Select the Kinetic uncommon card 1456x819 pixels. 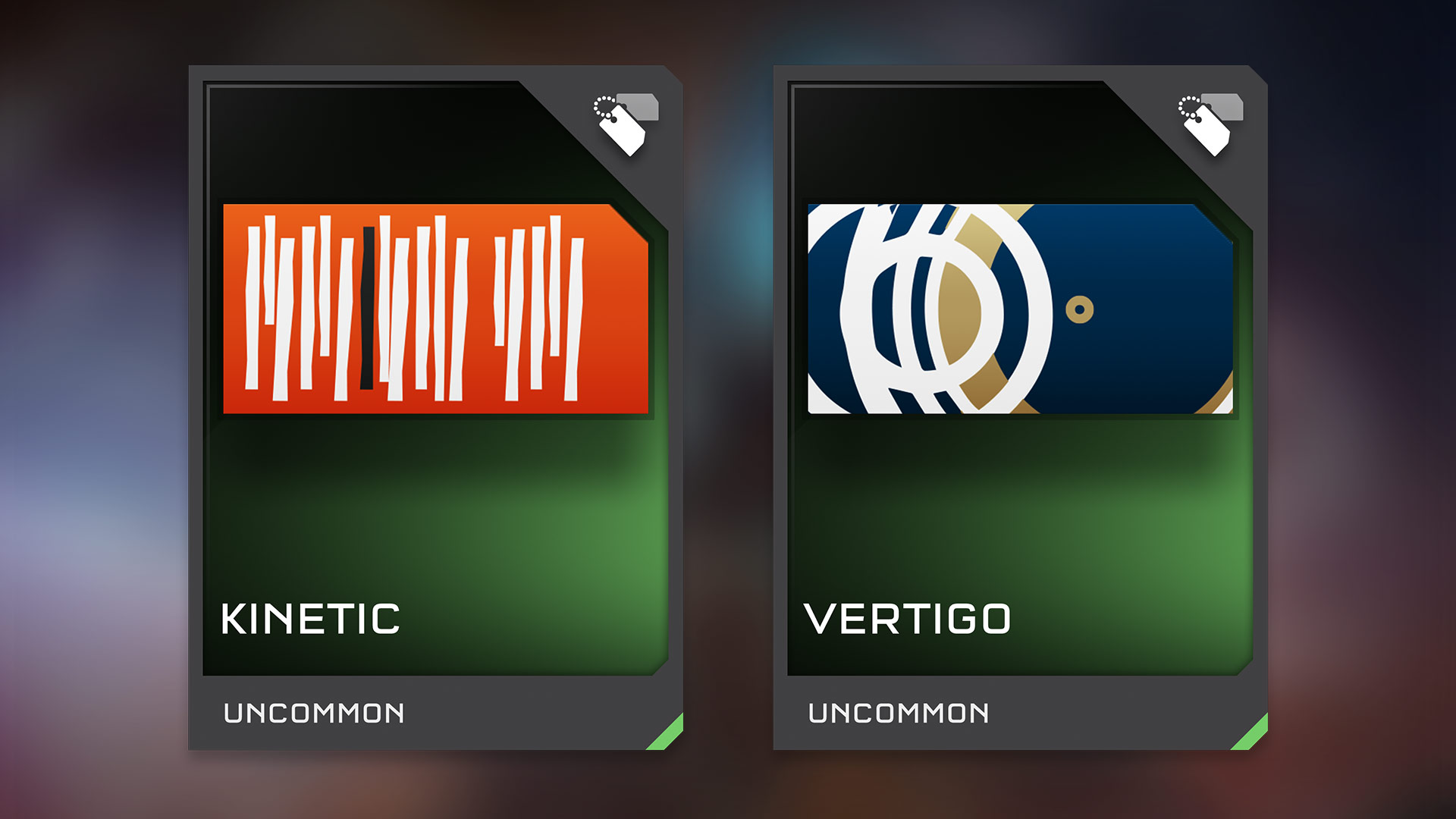click(x=435, y=408)
